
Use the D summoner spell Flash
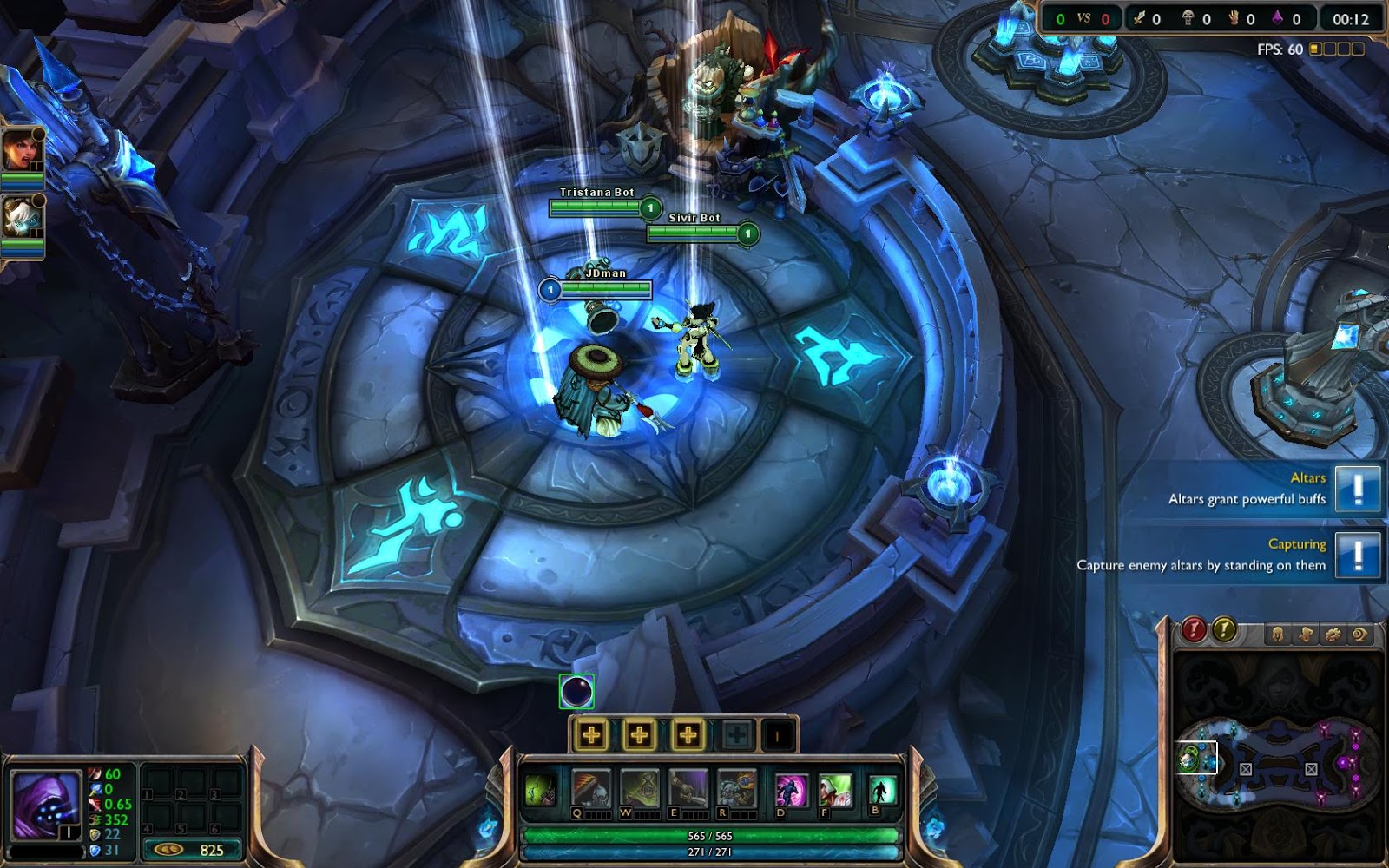point(791,790)
